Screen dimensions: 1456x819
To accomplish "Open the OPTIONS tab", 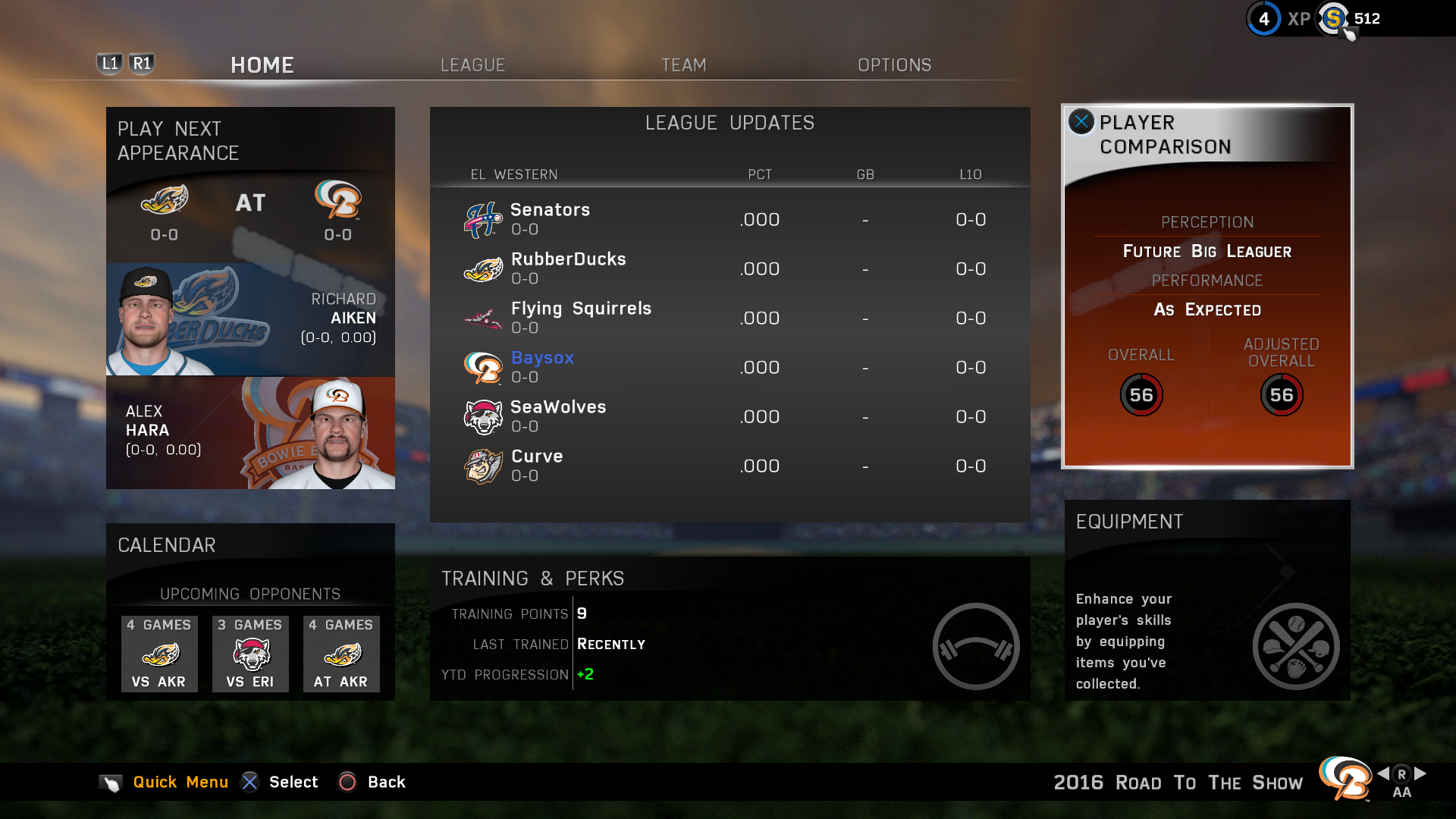I will tap(894, 65).
